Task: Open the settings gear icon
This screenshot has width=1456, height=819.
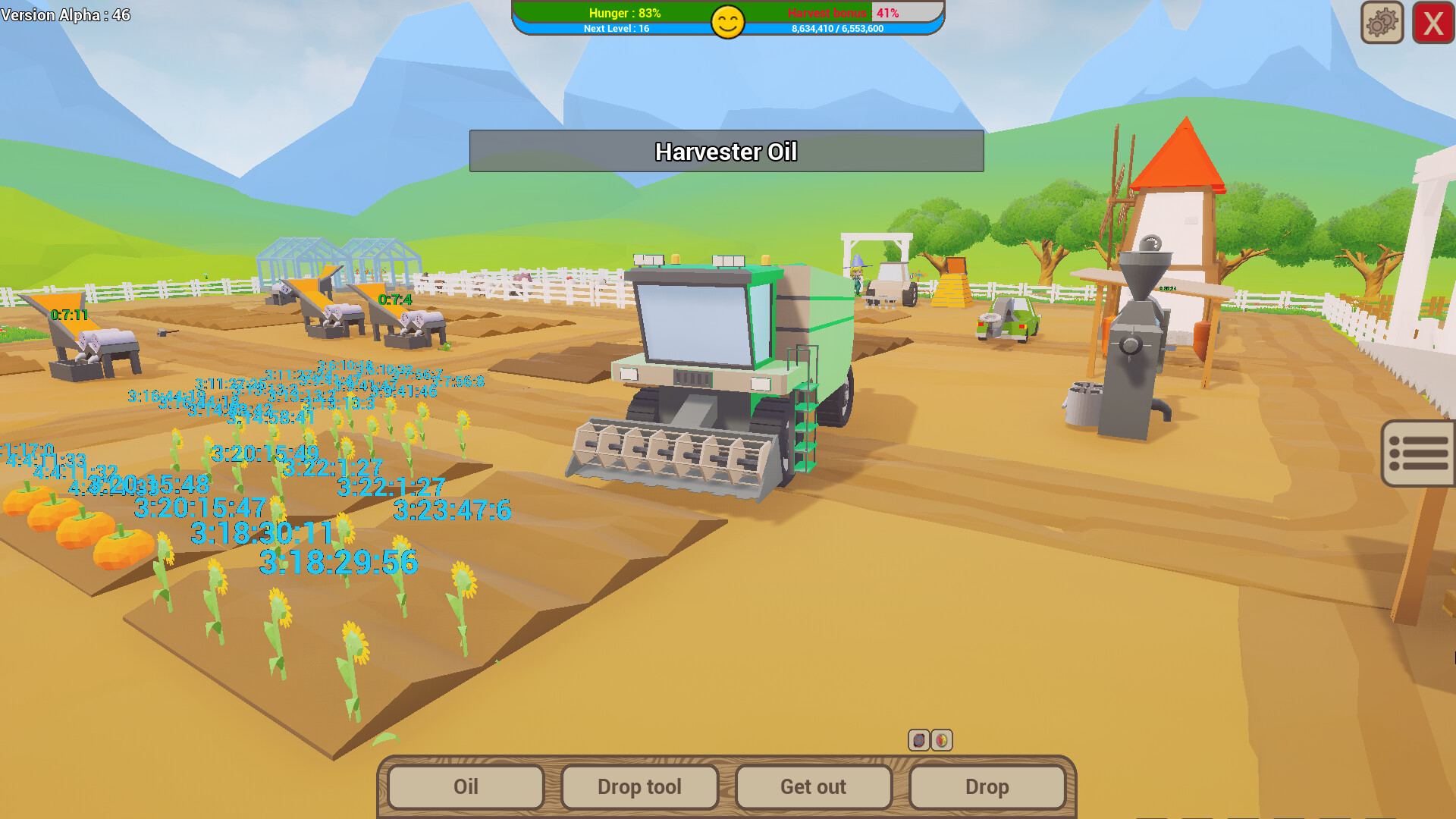Action: click(x=1382, y=24)
